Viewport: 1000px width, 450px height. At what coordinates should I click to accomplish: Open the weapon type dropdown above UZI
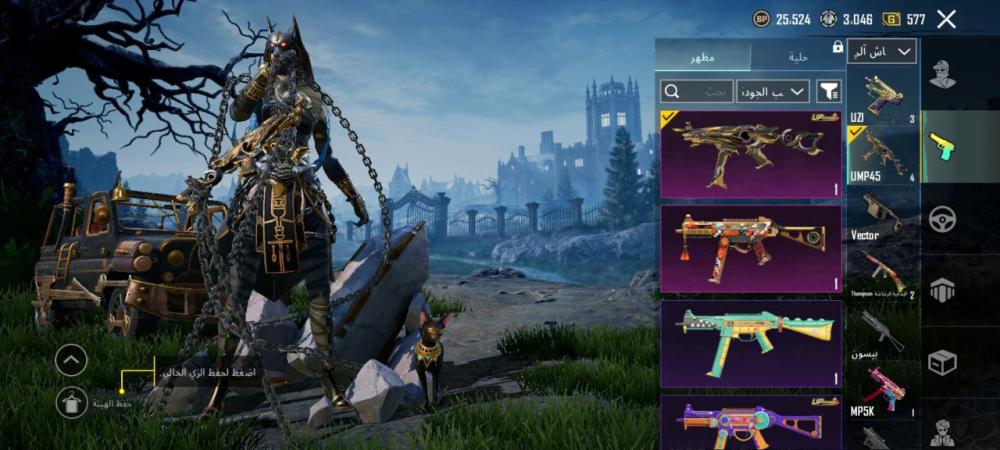click(x=881, y=52)
